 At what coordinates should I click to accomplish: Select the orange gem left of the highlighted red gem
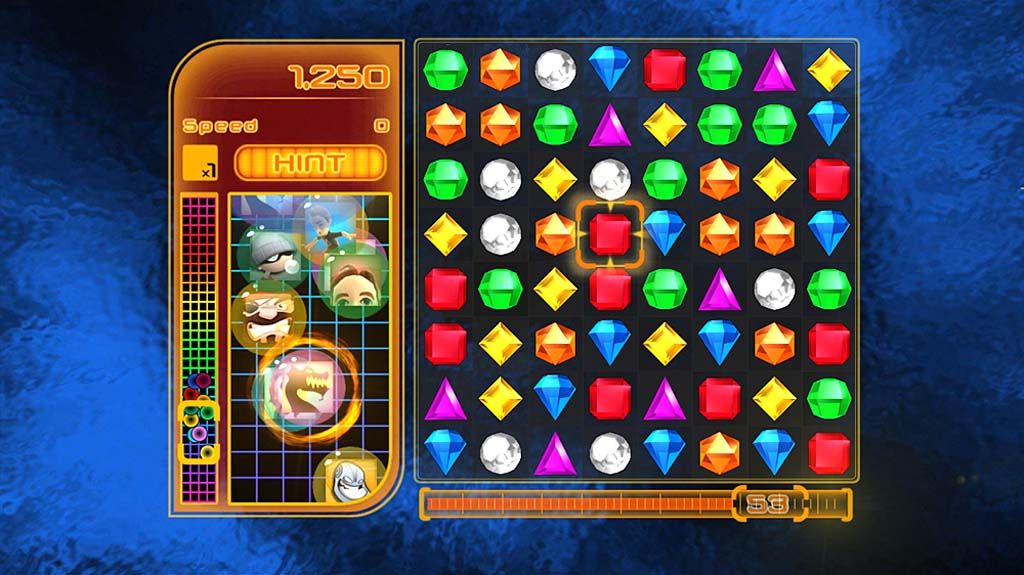click(555, 234)
